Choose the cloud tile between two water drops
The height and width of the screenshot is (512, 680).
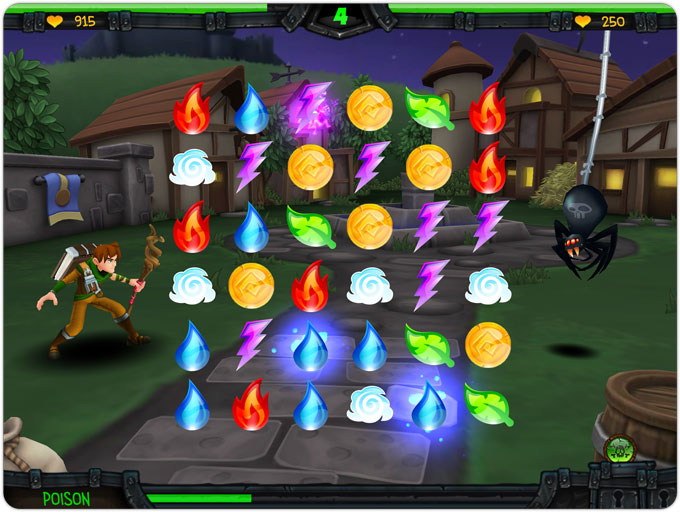coord(369,403)
